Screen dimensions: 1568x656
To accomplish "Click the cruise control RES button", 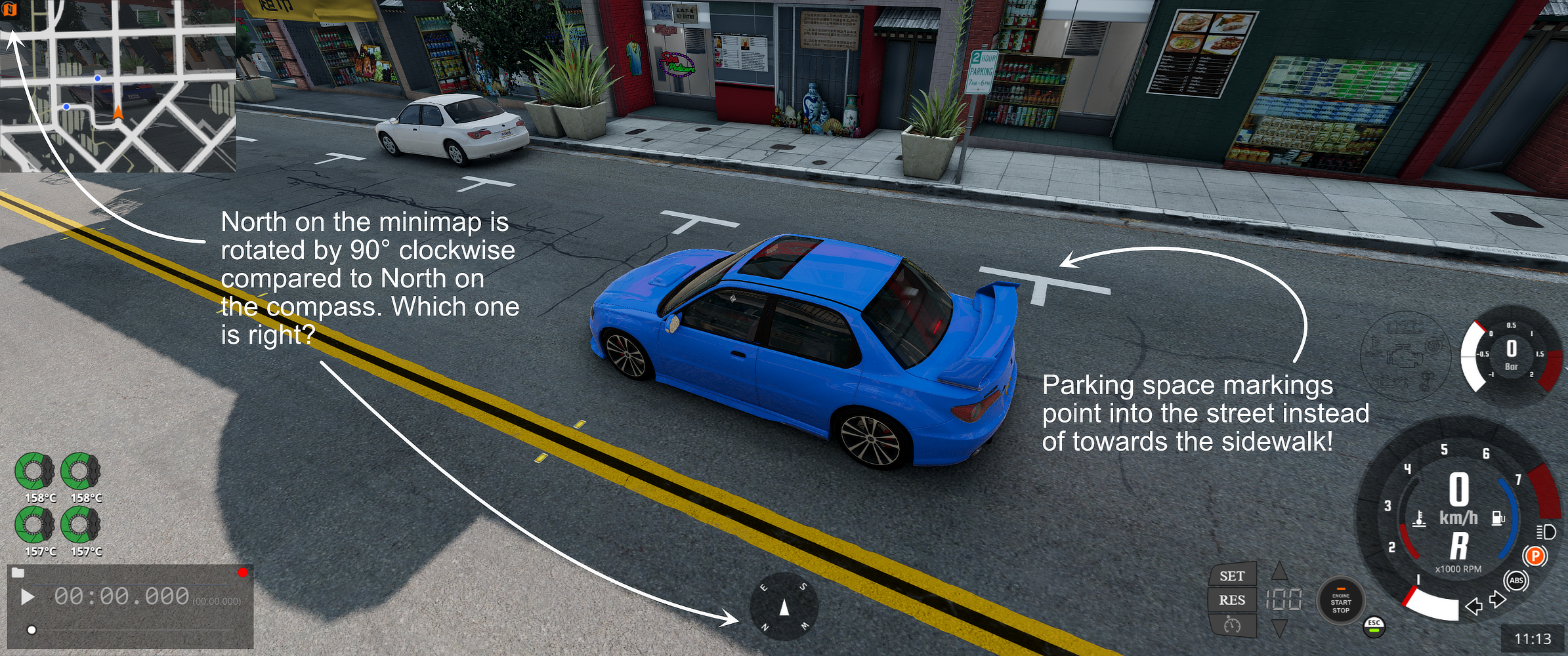I will coord(1232,600).
